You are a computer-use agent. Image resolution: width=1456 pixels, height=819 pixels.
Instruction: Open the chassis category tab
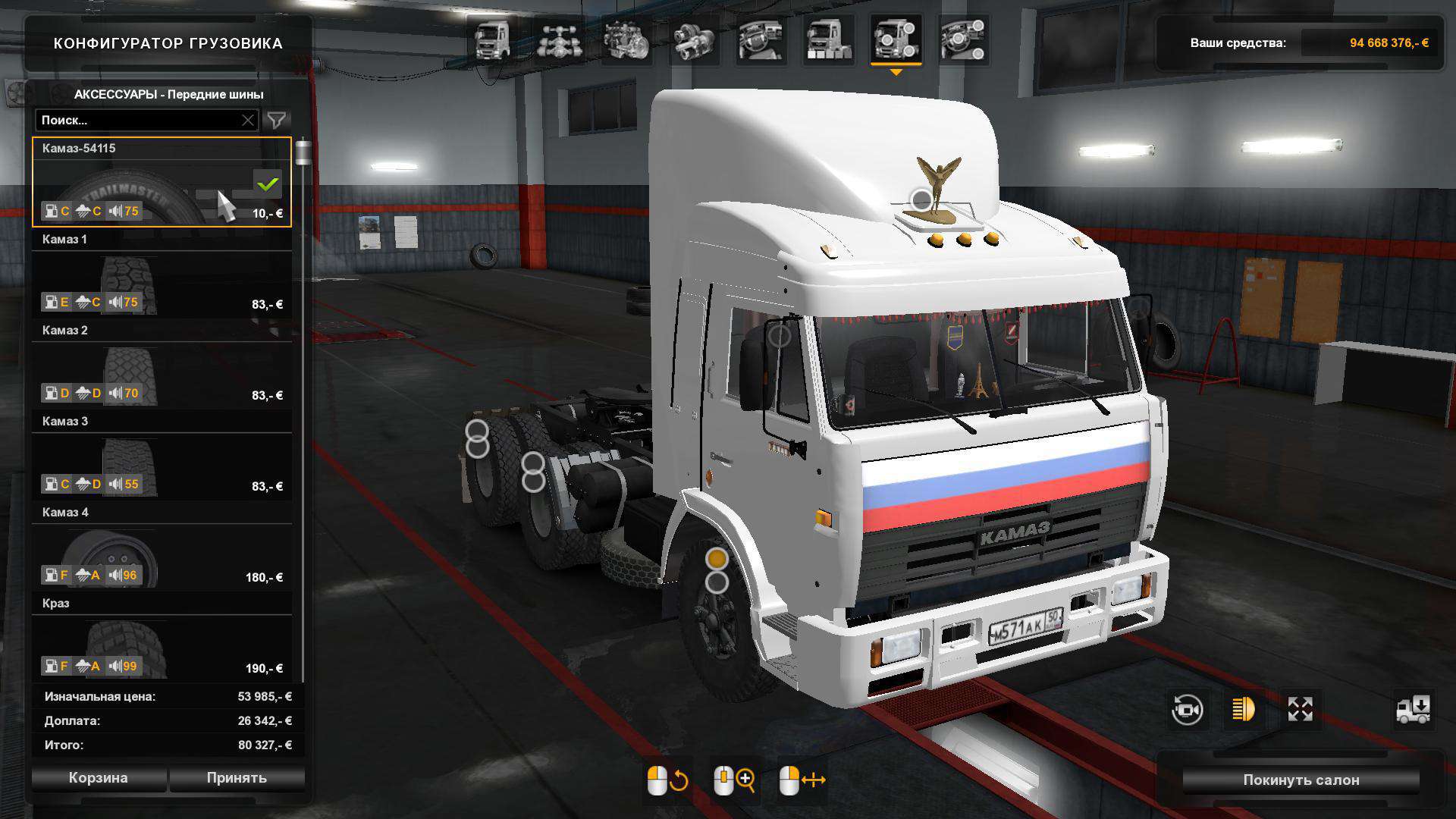(x=559, y=40)
